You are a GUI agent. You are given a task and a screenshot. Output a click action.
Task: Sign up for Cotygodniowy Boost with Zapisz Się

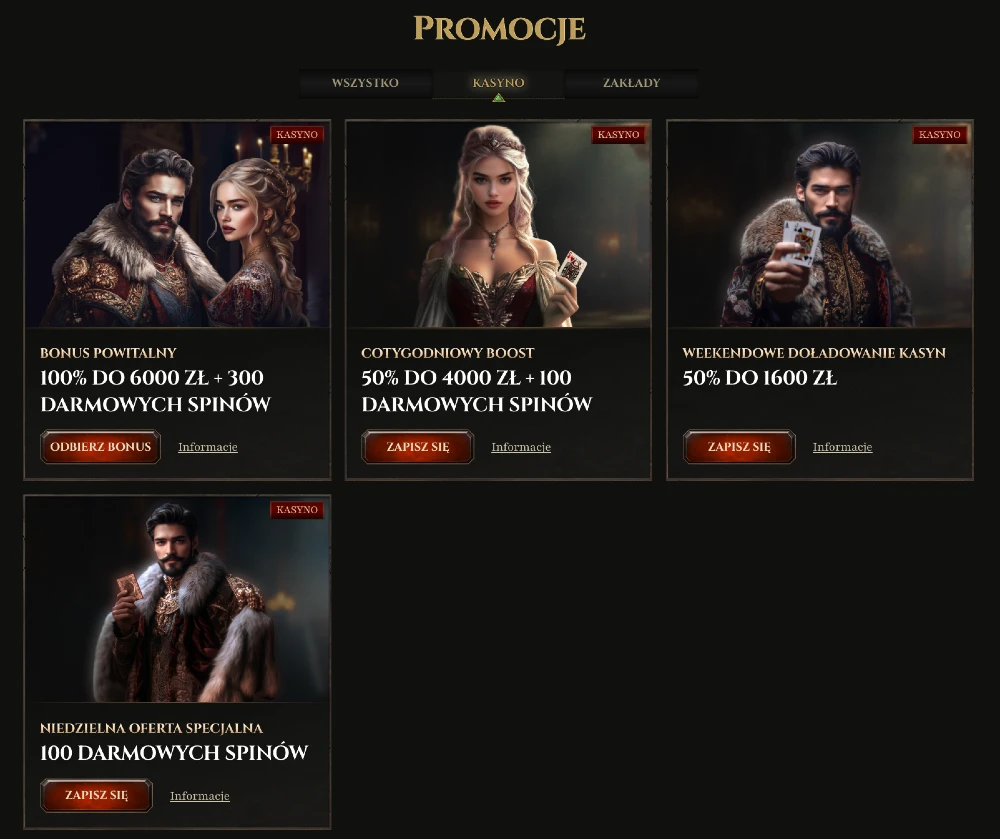[418, 447]
